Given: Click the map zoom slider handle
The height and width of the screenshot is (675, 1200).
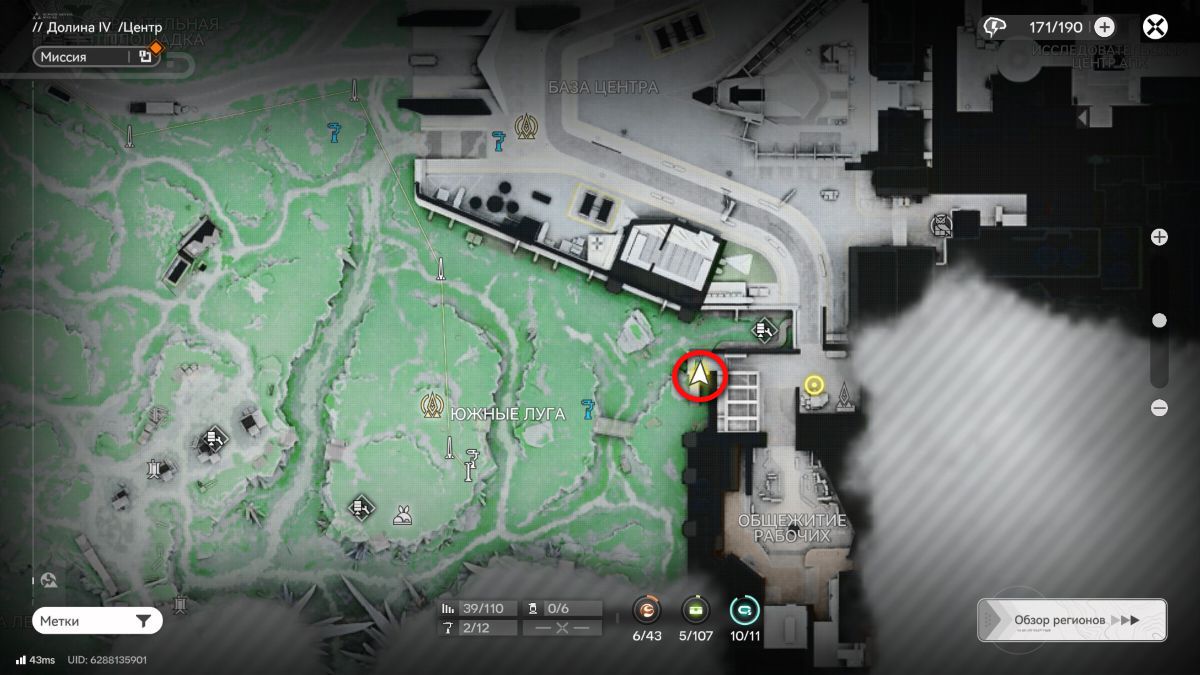Looking at the screenshot, I should point(1159,321).
